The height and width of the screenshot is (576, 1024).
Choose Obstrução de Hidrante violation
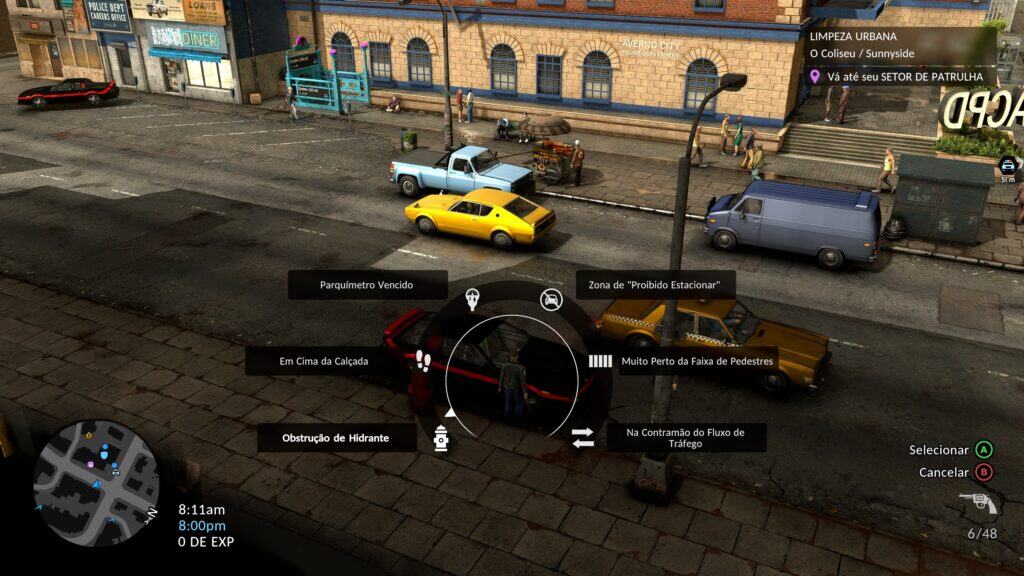tap(335, 438)
